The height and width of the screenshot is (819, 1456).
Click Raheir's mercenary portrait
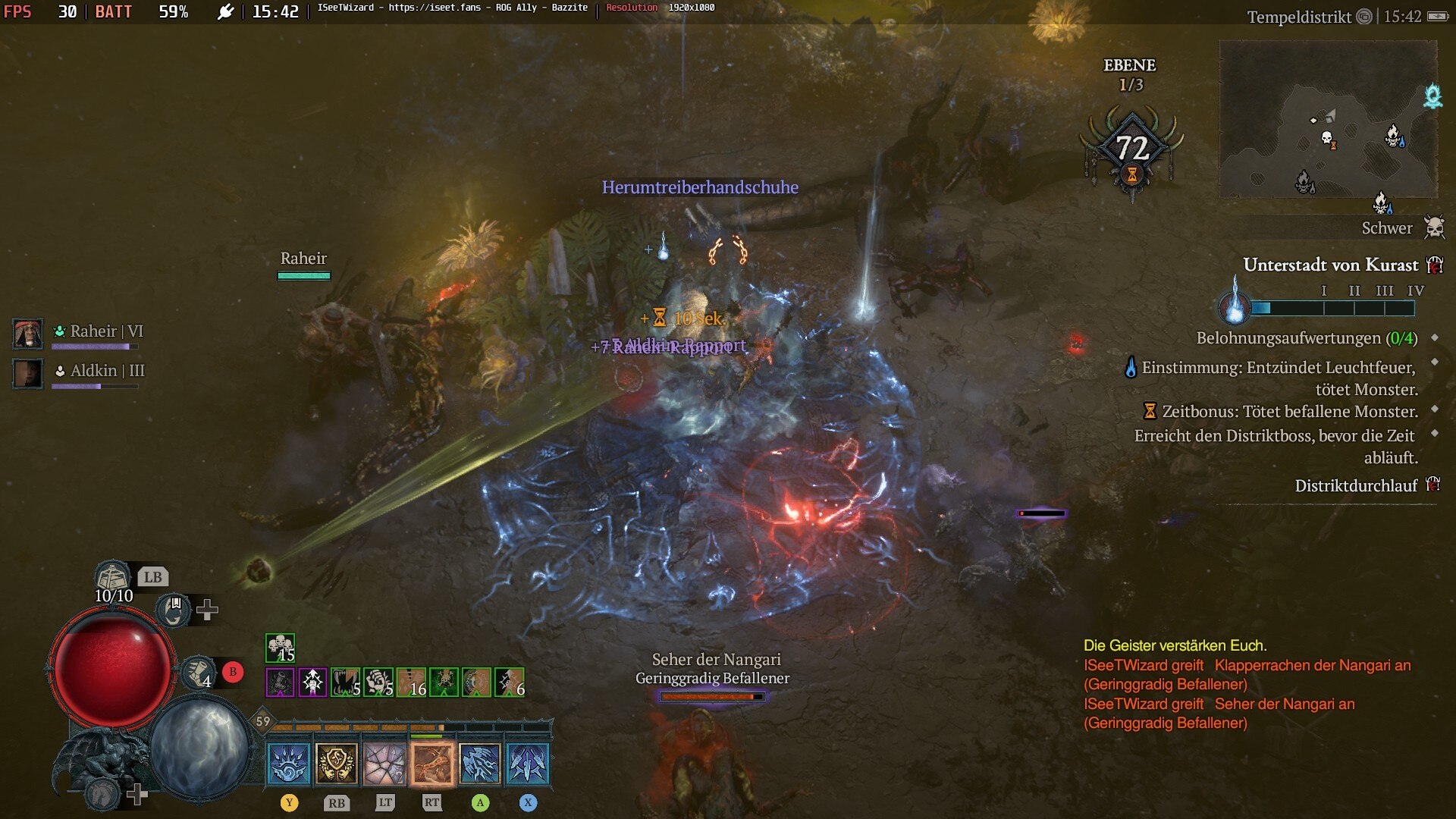(x=28, y=334)
